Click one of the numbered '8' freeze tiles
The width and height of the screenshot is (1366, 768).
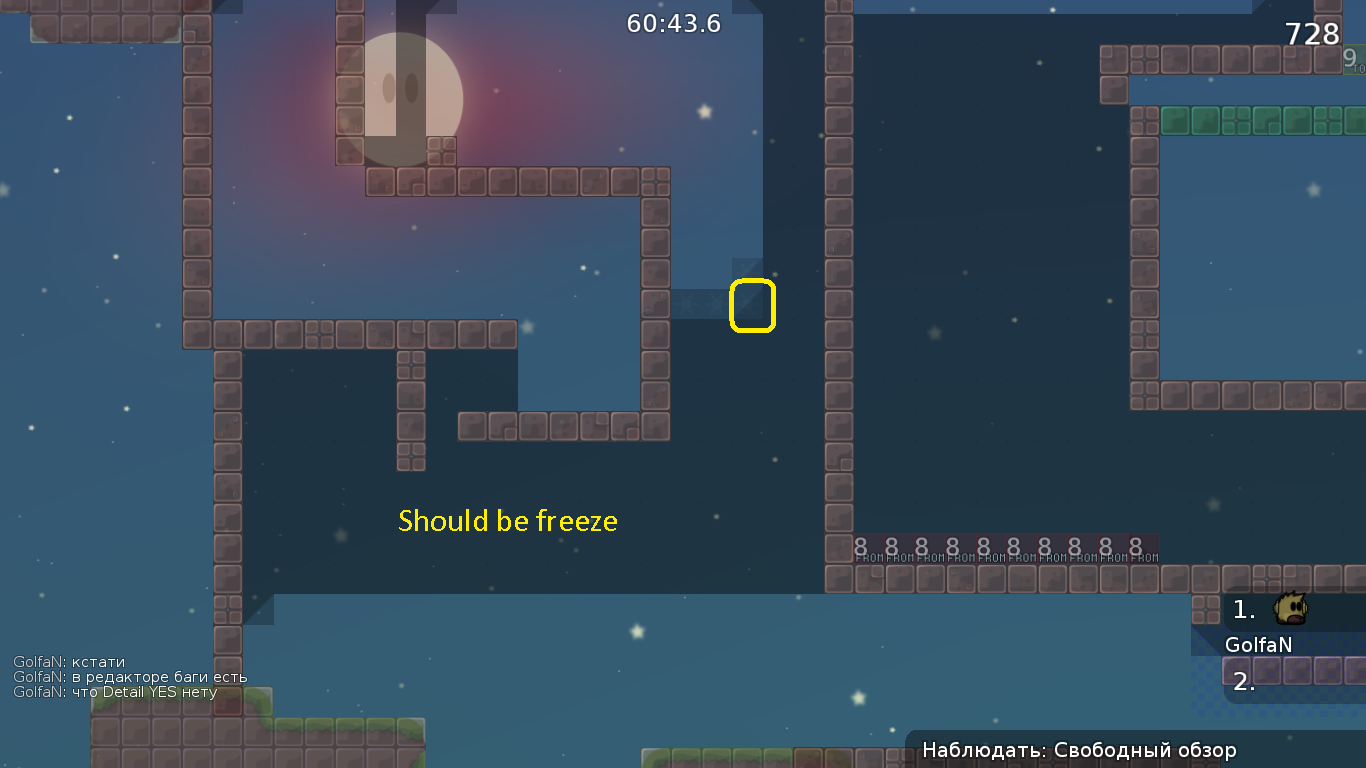(860, 547)
